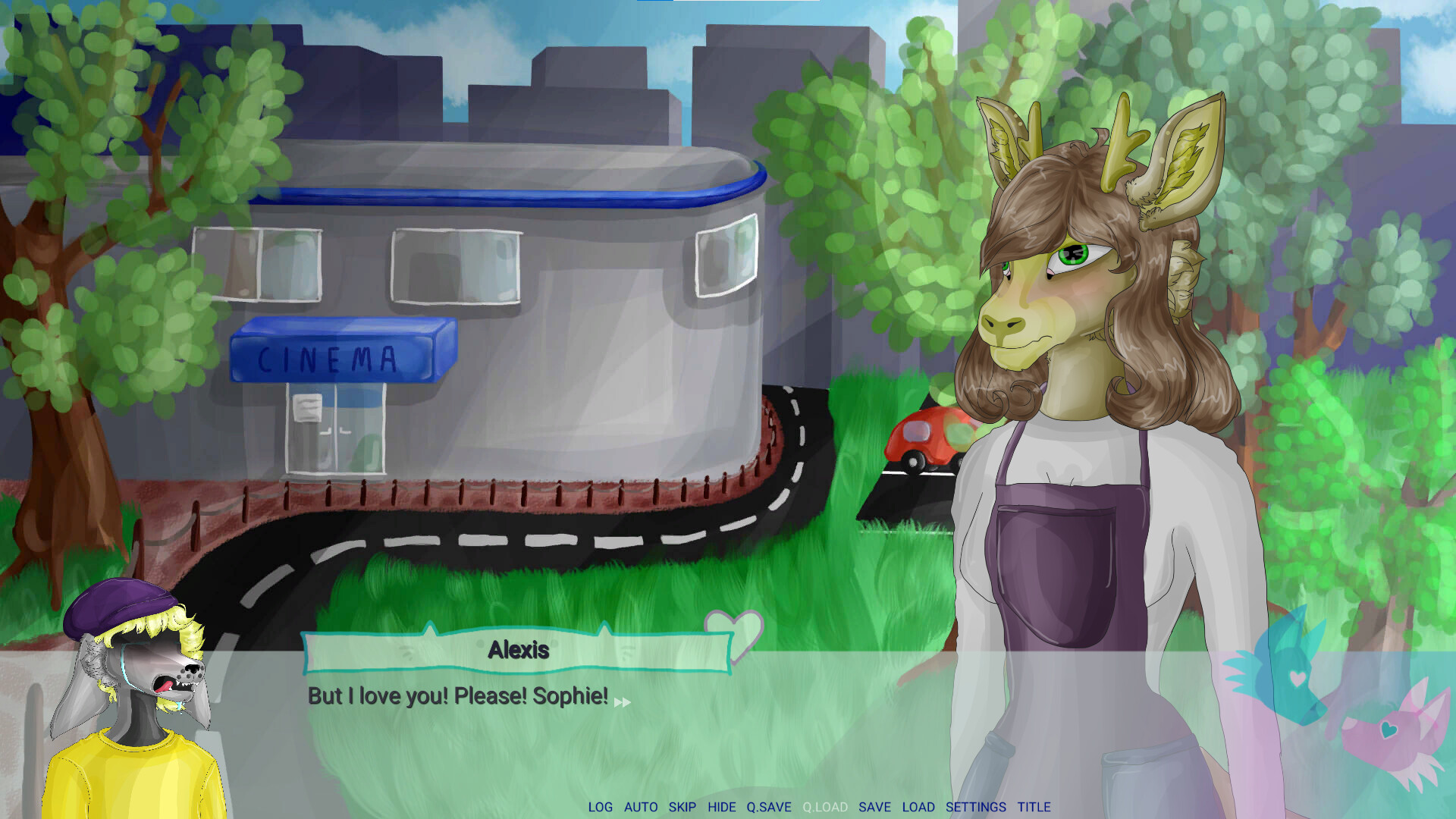
Task: Perform a Q.SAVE quick save
Action: tap(769, 807)
